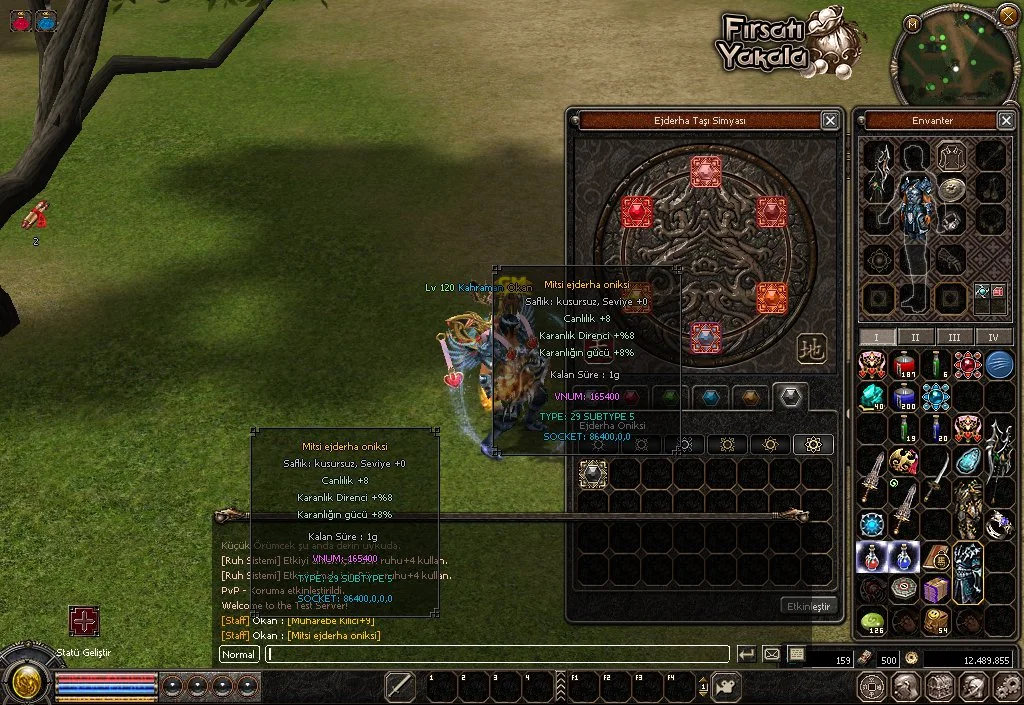This screenshot has height=705, width=1024.
Task: Toggle the Normal chat mode button
Action: [x=239, y=654]
